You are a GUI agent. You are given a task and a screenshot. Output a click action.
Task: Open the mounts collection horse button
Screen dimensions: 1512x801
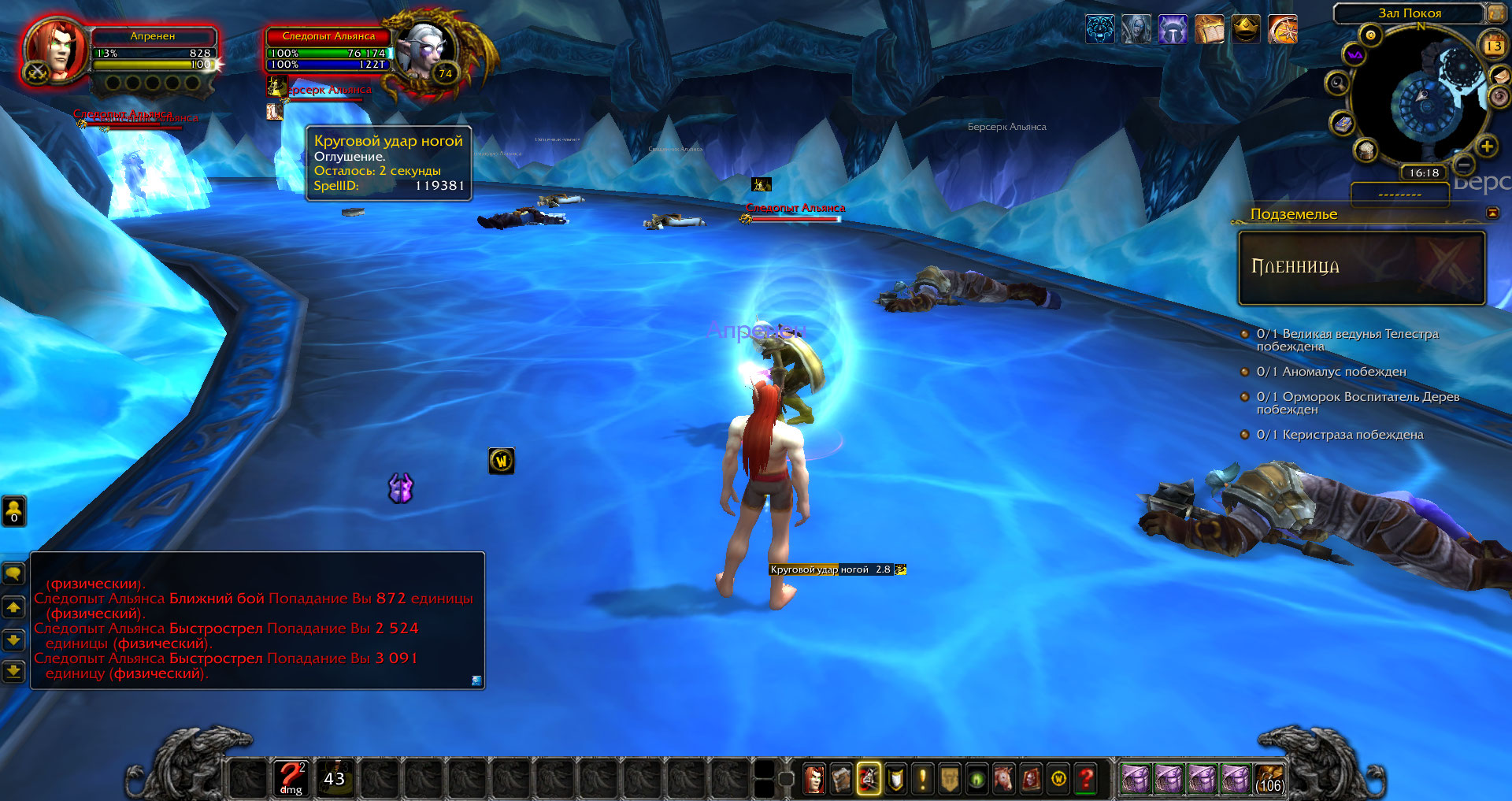(x=1003, y=779)
